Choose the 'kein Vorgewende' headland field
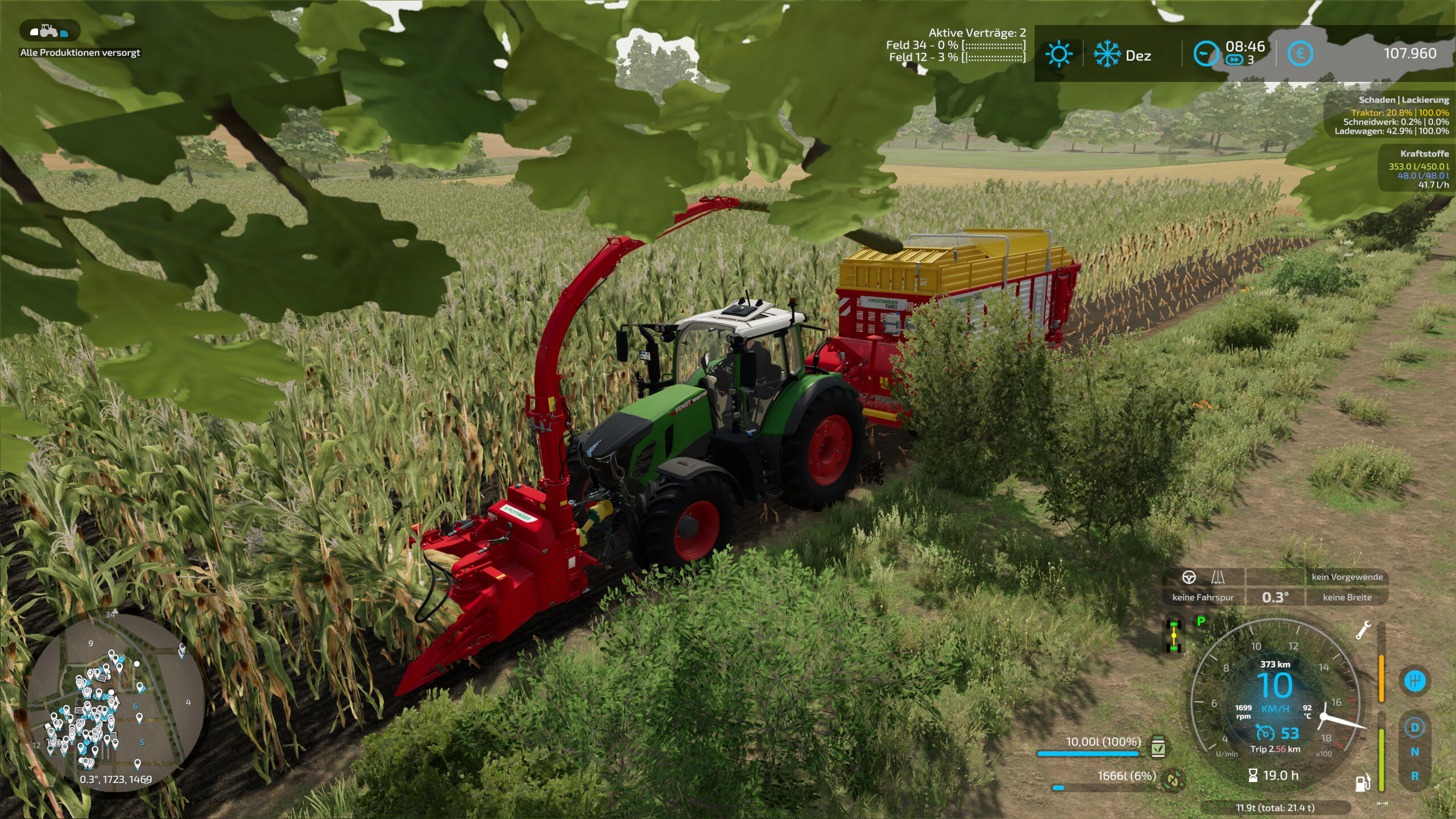The width and height of the screenshot is (1456, 819). 1347,577
